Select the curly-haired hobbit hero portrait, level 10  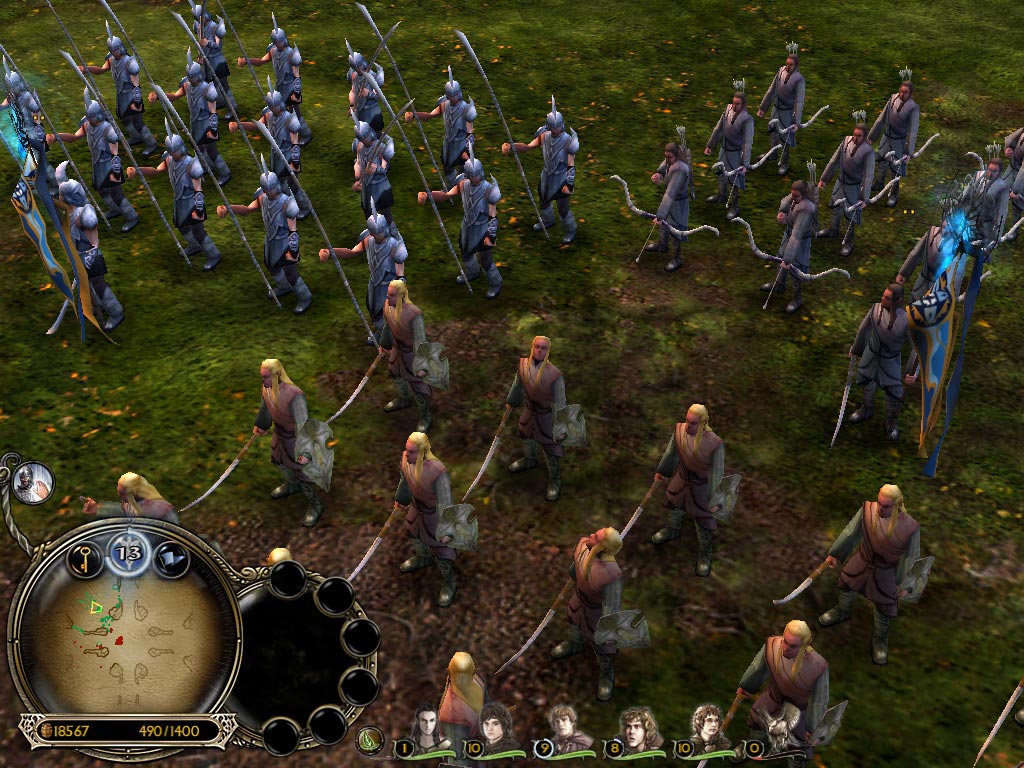click(708, 726)
